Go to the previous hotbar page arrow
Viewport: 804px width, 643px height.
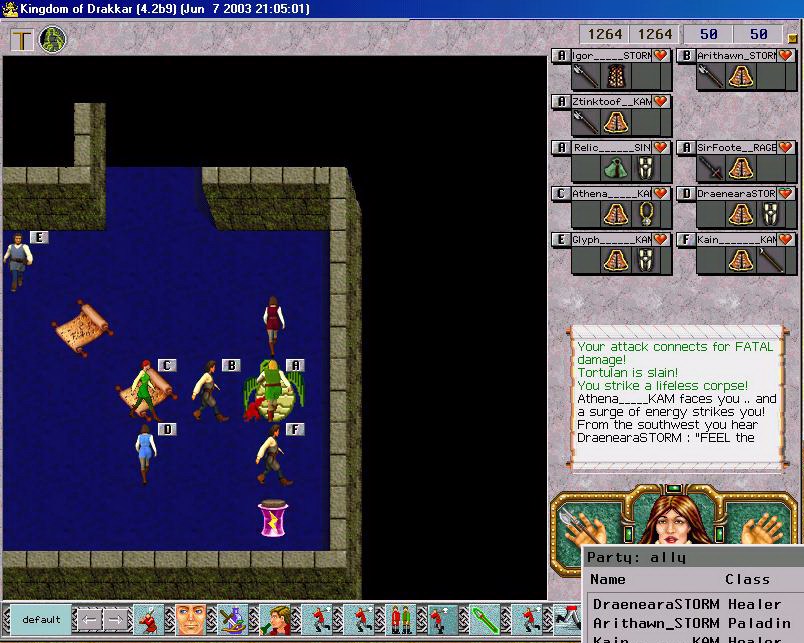[x=88, y=619]
